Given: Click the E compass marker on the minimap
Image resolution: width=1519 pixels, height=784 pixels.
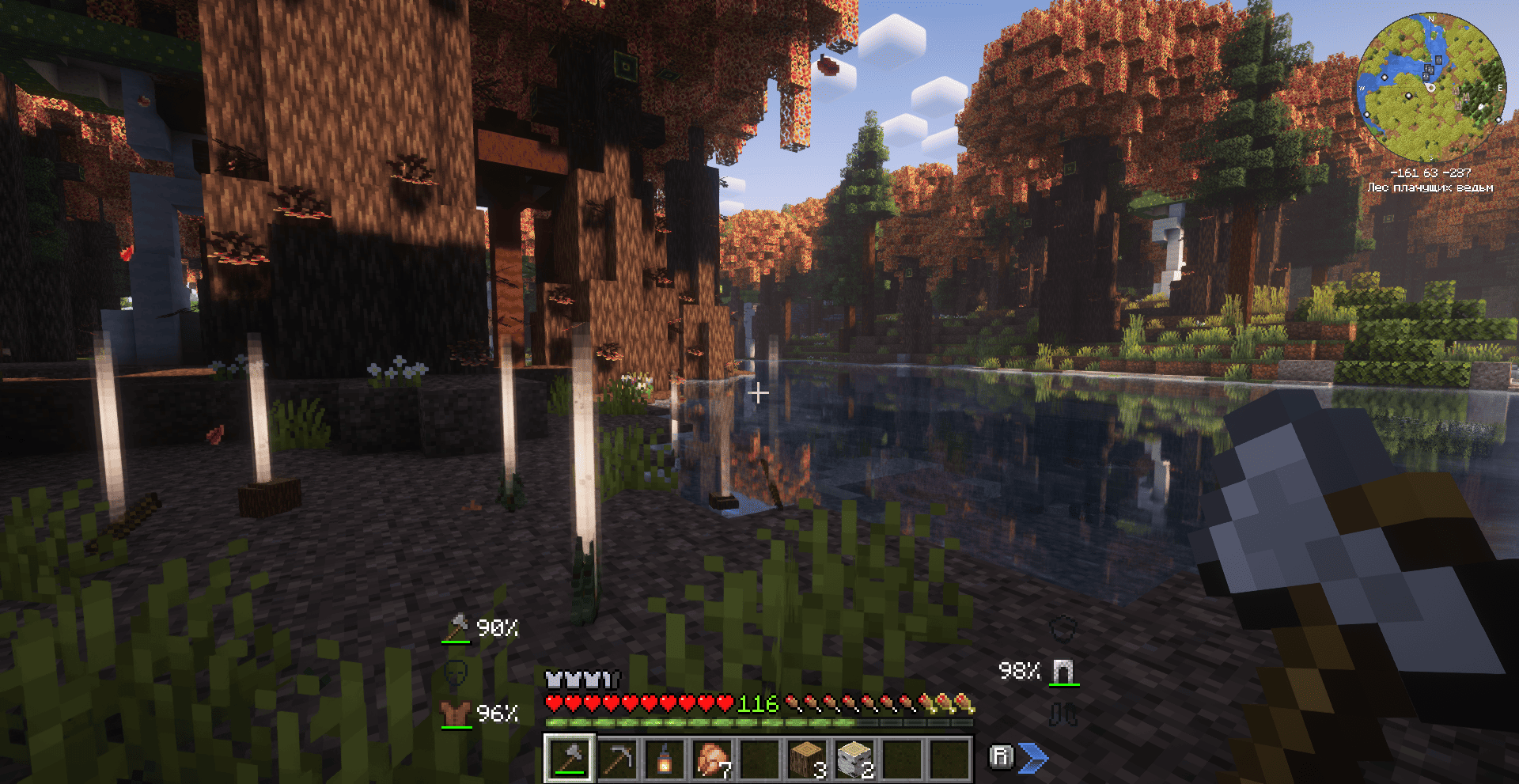Looking at the screenshot, I should [x=1500, y=87].
